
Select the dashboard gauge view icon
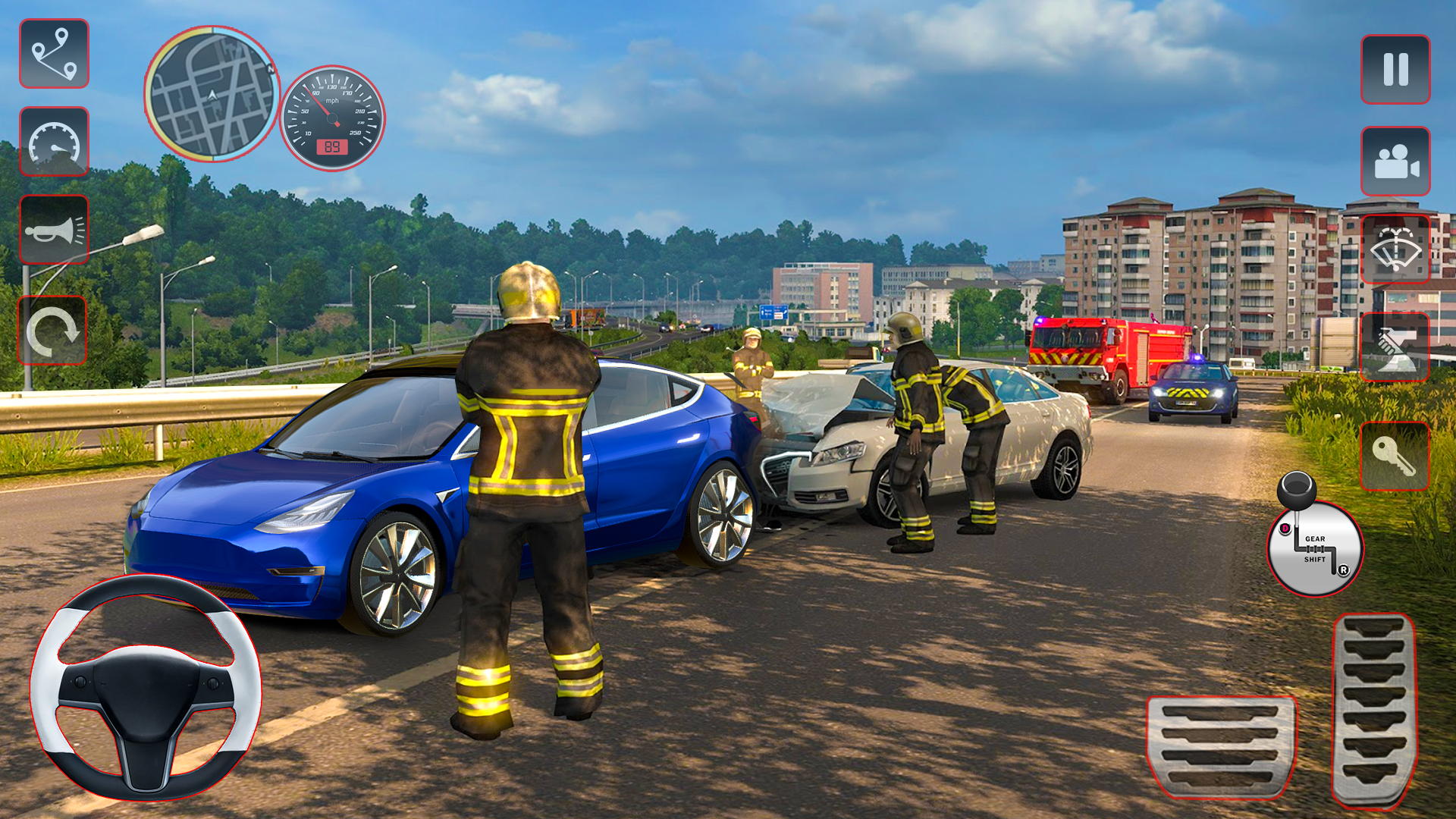point(53,141)
